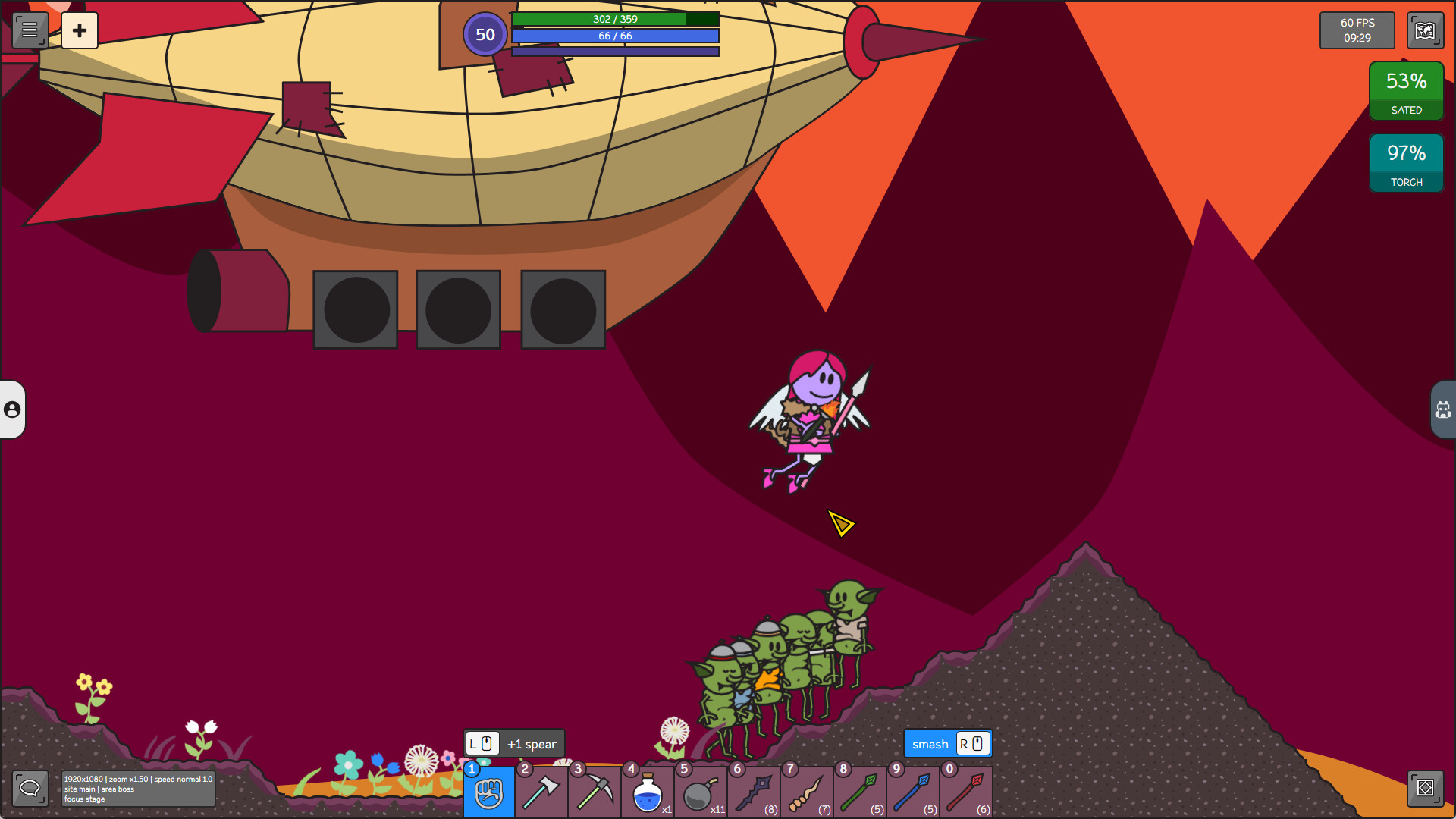Screen dimensions: 1456x819
Task: Click the +1 spear pickup prompt
Action: click(513, 743)
